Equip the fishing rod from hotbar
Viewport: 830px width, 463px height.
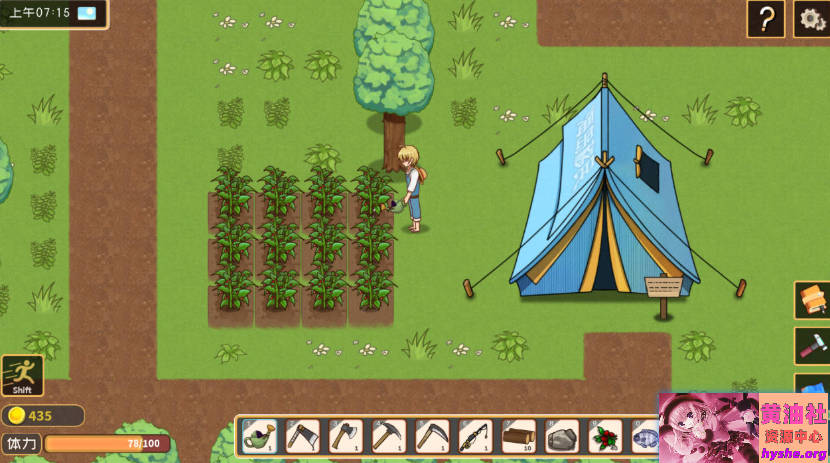point(475,436)
